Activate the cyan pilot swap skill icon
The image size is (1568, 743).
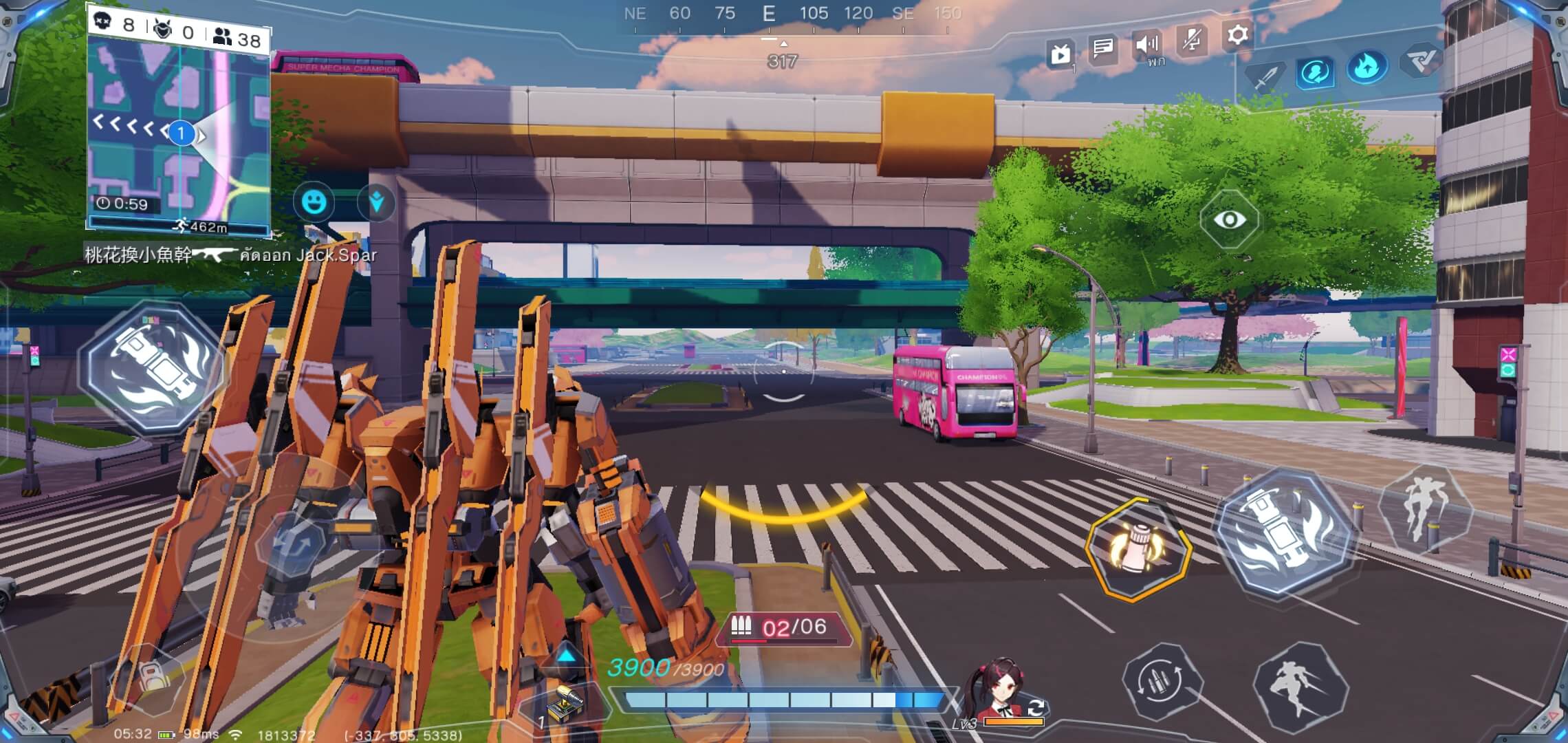(1315, 72)
